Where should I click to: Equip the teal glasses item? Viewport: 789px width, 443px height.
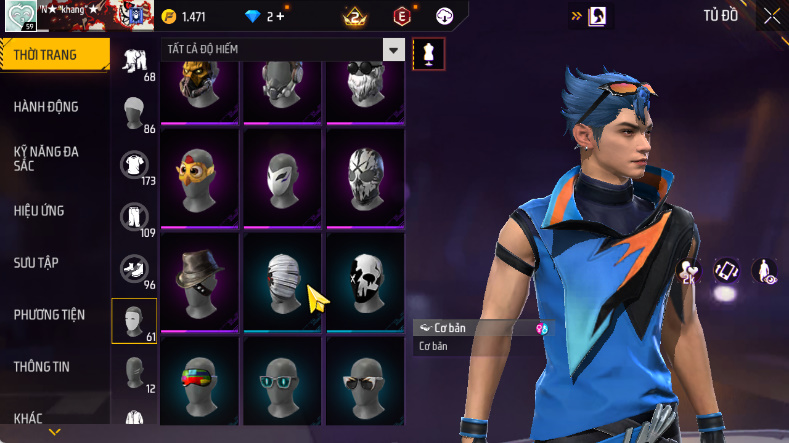click(x=282, y=385)
